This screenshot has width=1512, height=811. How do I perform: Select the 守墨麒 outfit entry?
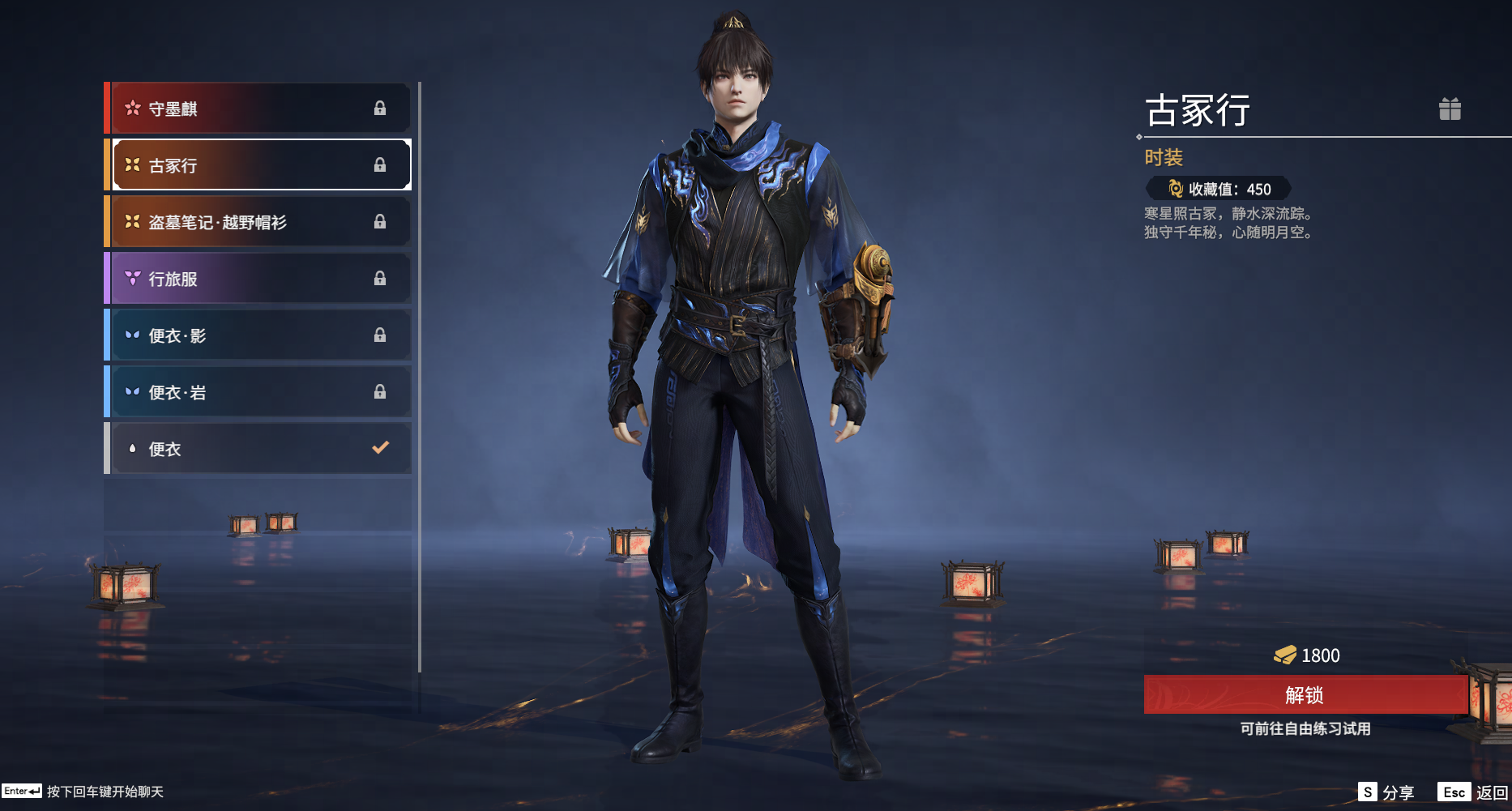coord(259,109)
